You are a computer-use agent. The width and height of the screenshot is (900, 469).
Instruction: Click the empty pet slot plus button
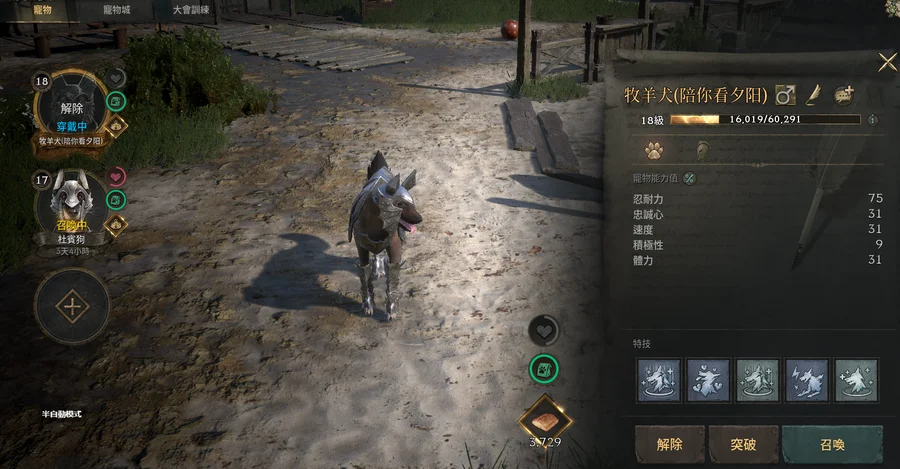tap(72, 306)
